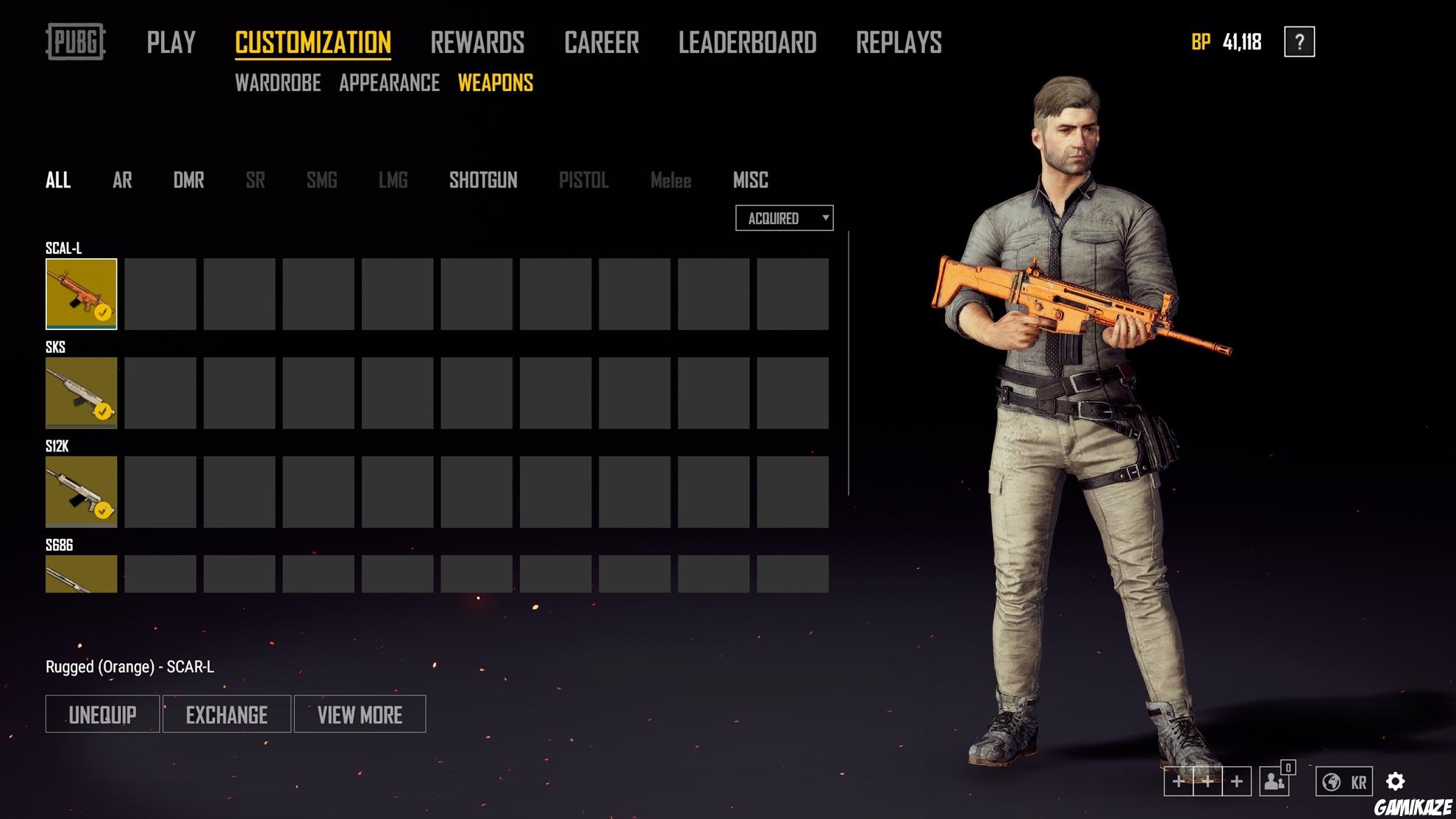Filter weapons by MISC category
Image resolution: width=1456 pixels, height=819 pixels.
click(x=750, y=180)
